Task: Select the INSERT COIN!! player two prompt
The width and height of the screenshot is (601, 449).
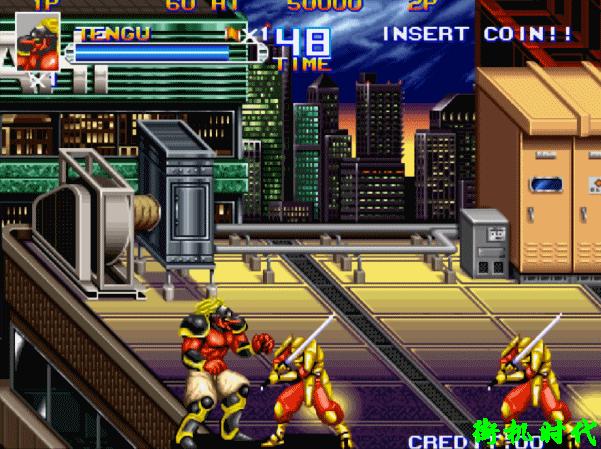Action: pyautogui.click(x=478, y=34)
